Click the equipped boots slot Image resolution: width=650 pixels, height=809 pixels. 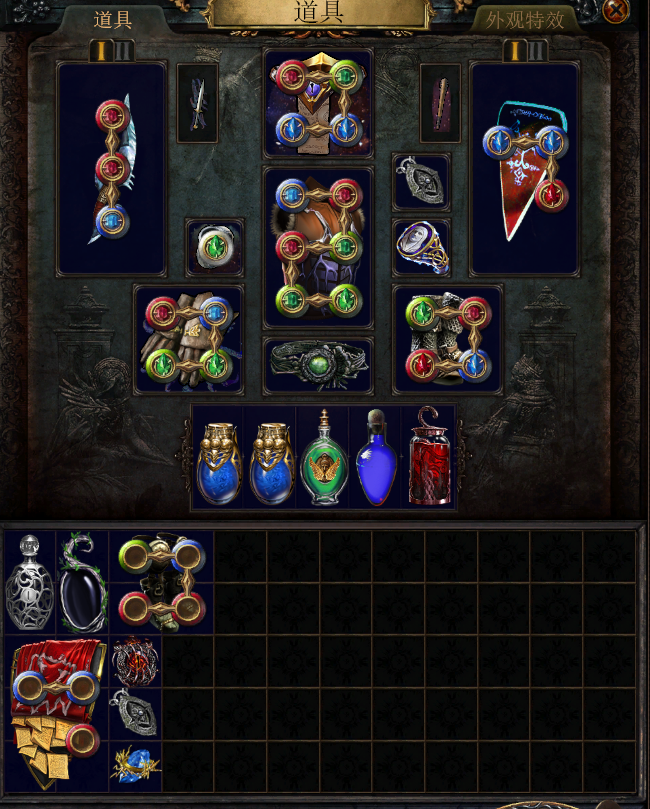point(447,339)
